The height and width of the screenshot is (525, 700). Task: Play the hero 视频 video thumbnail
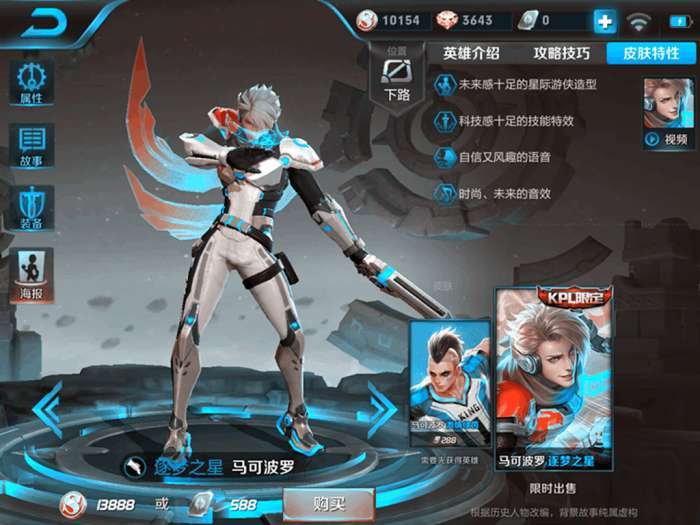point(668,113)
